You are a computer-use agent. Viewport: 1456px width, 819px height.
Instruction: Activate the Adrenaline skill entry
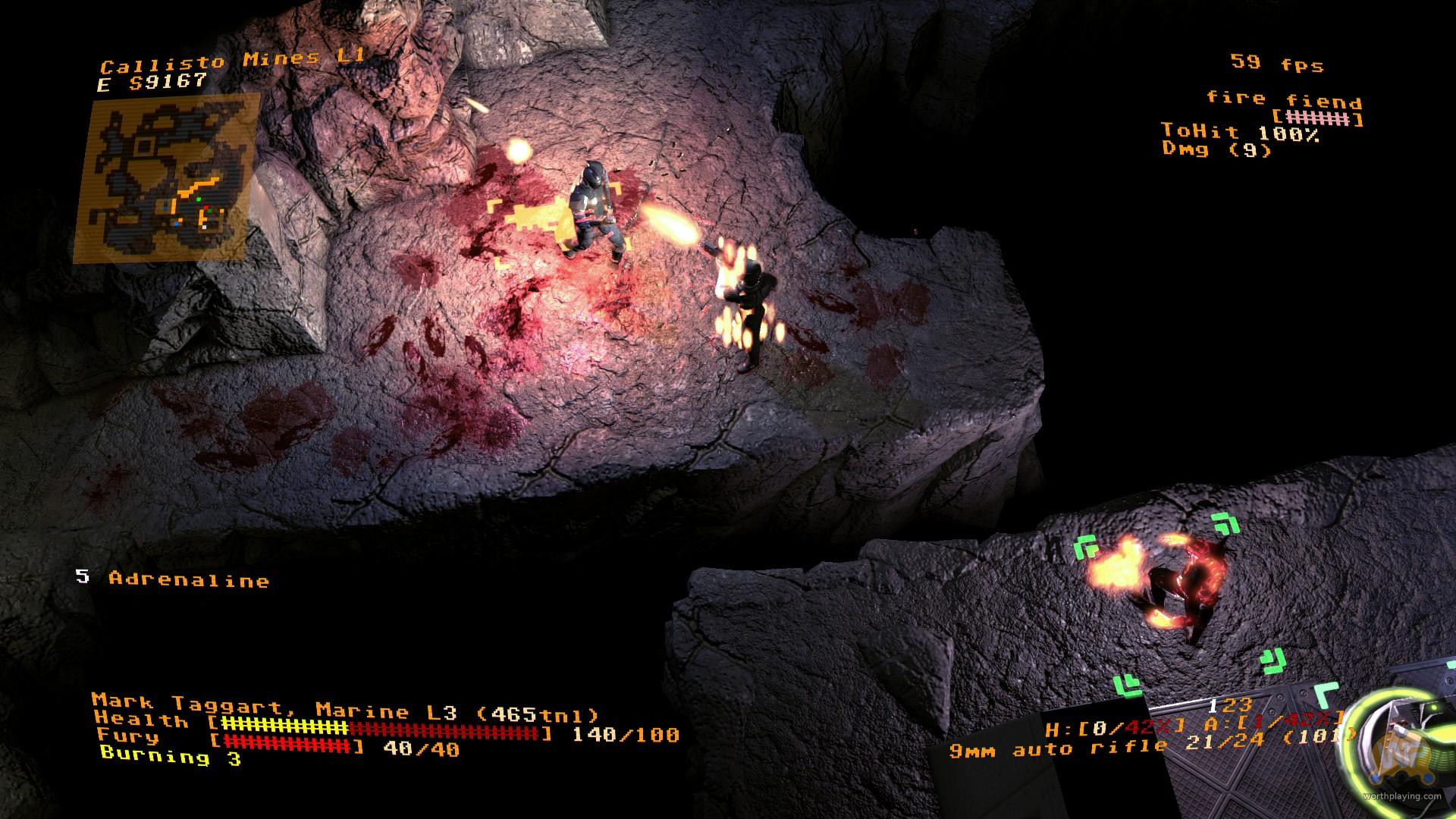tap(188, 580)
